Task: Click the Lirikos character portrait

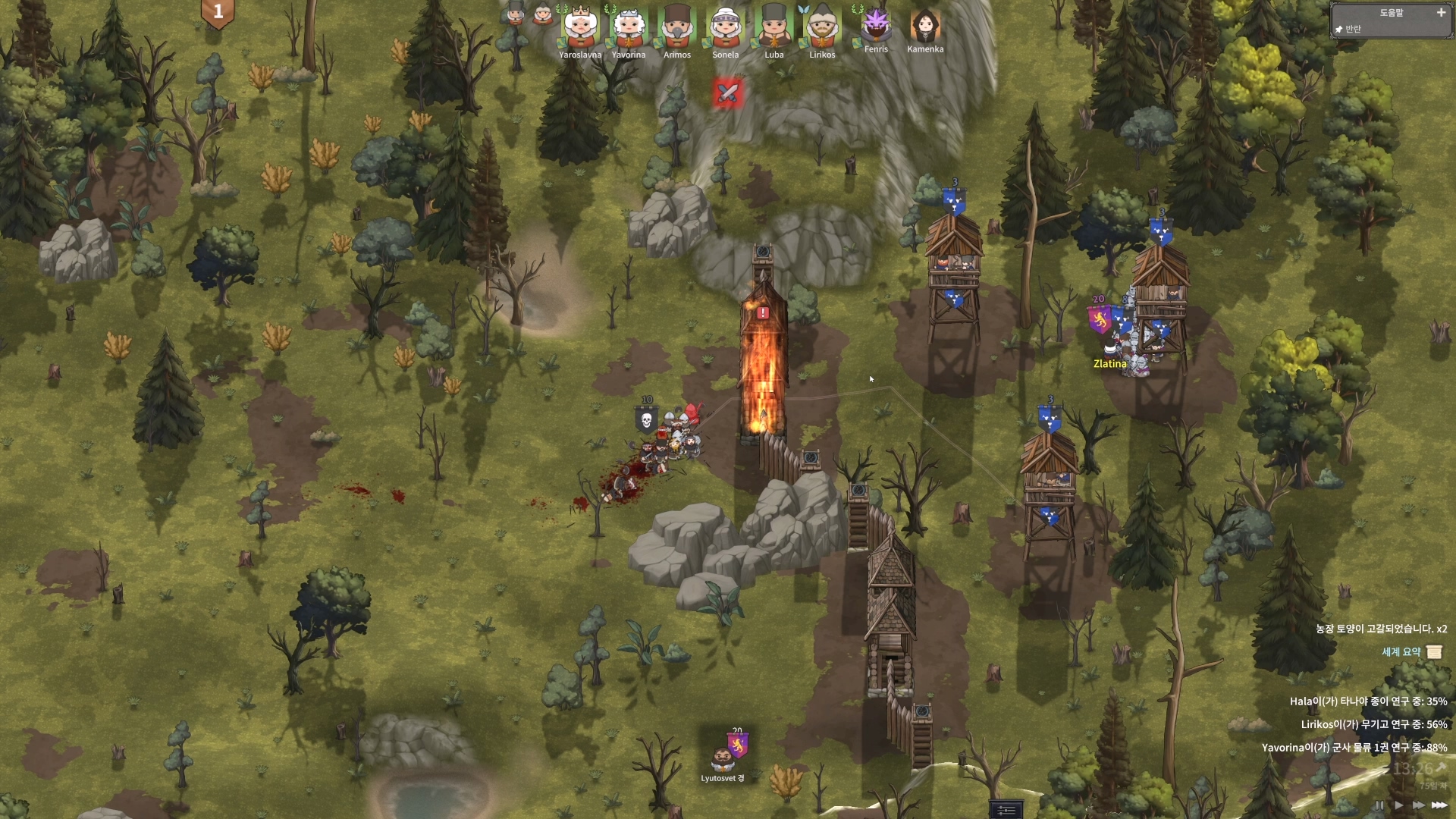Action: [822, 27]
